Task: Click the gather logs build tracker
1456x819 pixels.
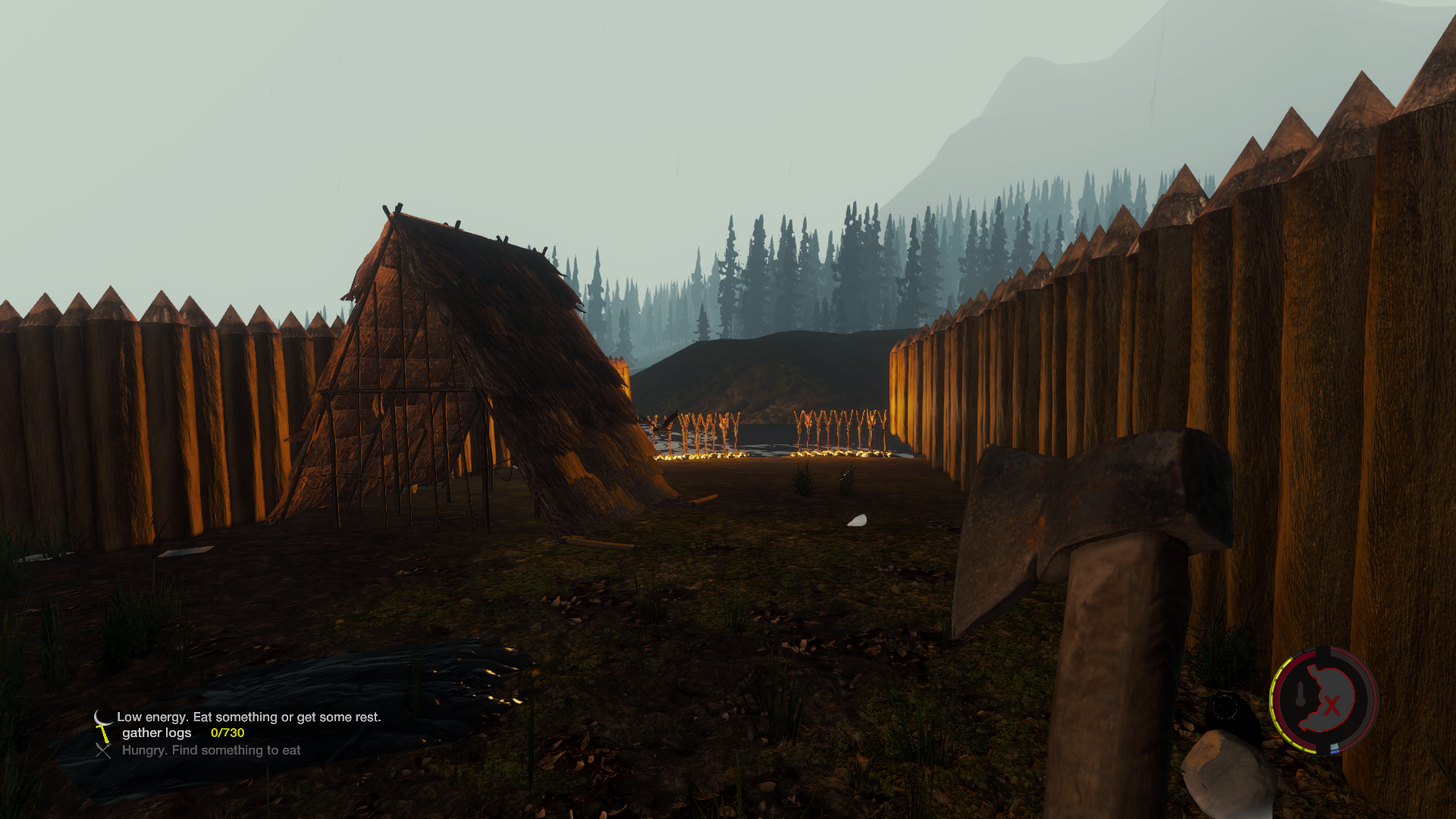Action: coord(183,733)
